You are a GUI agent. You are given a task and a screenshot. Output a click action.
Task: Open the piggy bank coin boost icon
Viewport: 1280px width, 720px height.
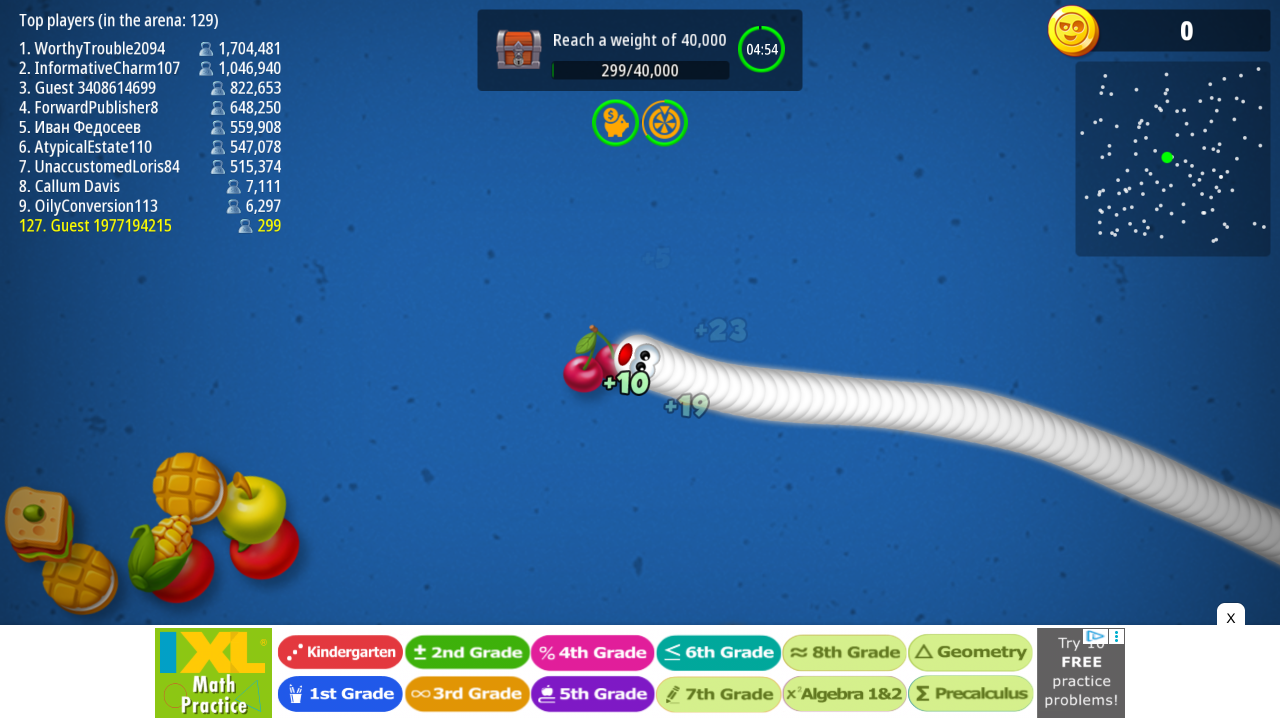[616, 122]
